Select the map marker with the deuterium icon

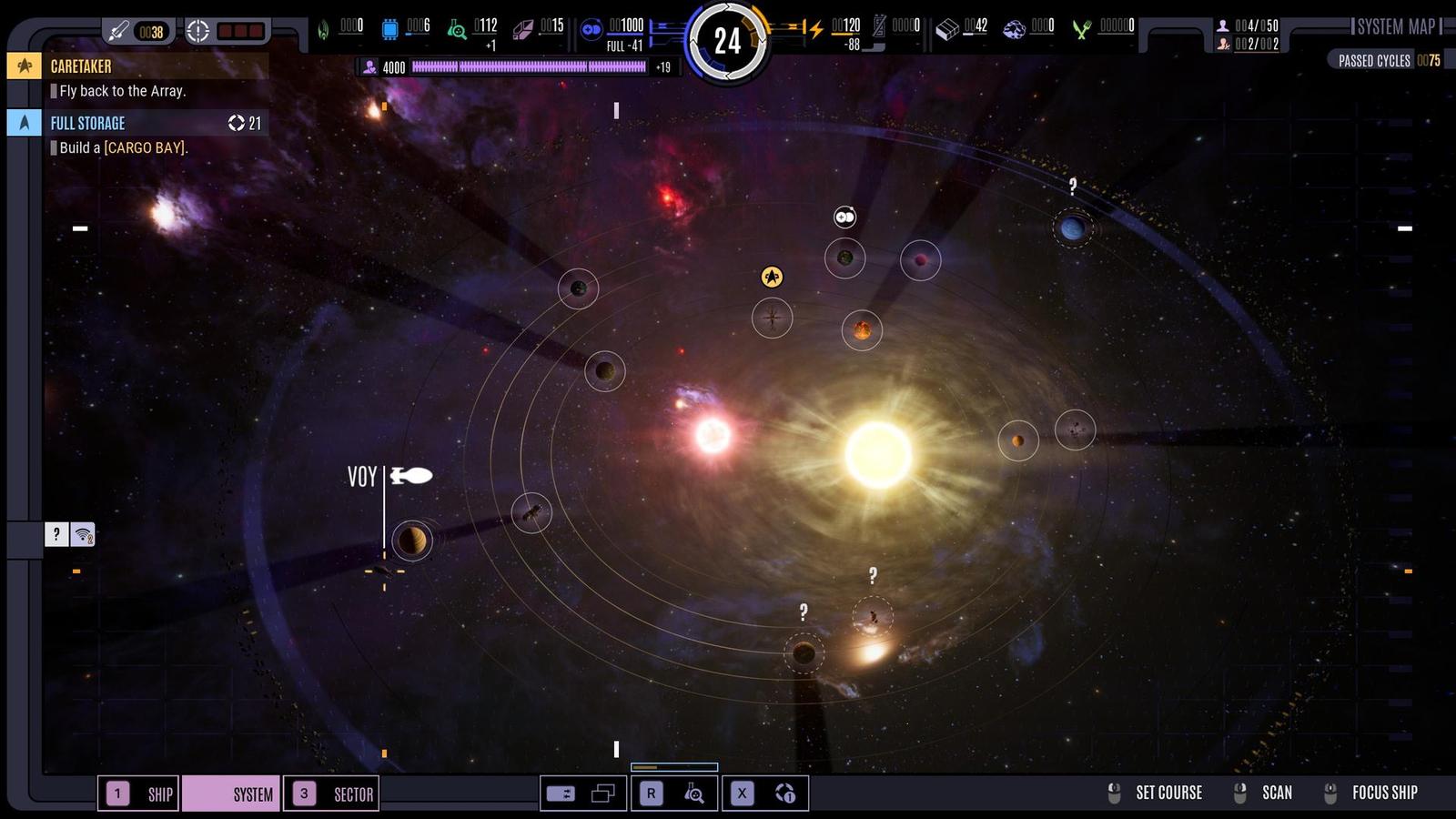(845, 217)
